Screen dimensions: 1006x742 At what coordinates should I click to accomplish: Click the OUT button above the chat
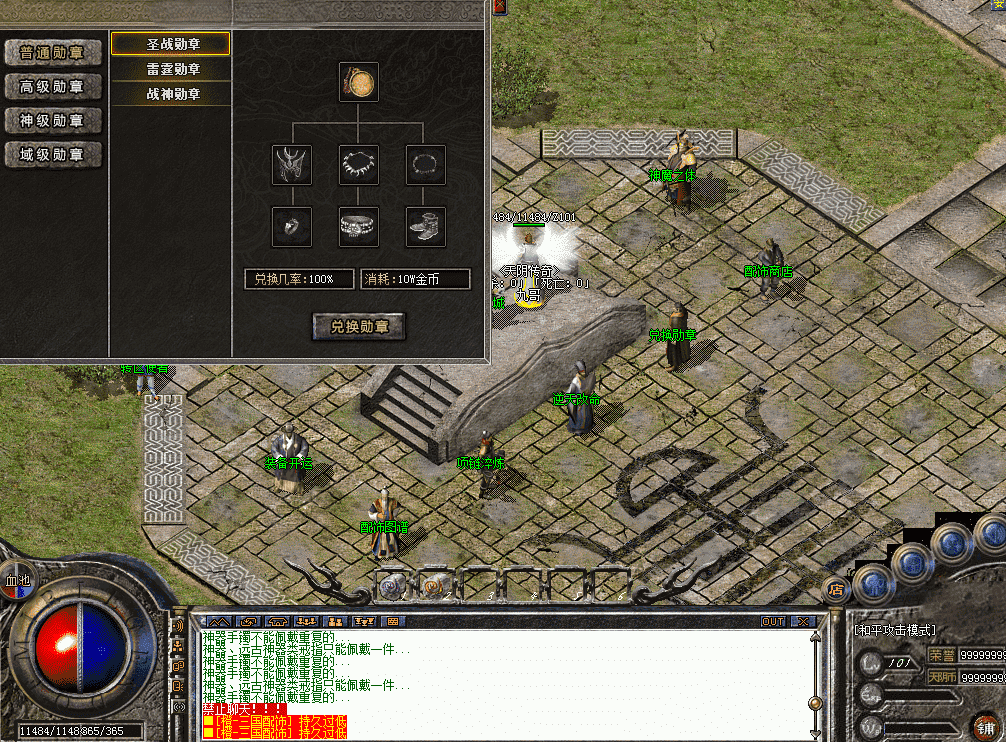[x=773, y=621]
